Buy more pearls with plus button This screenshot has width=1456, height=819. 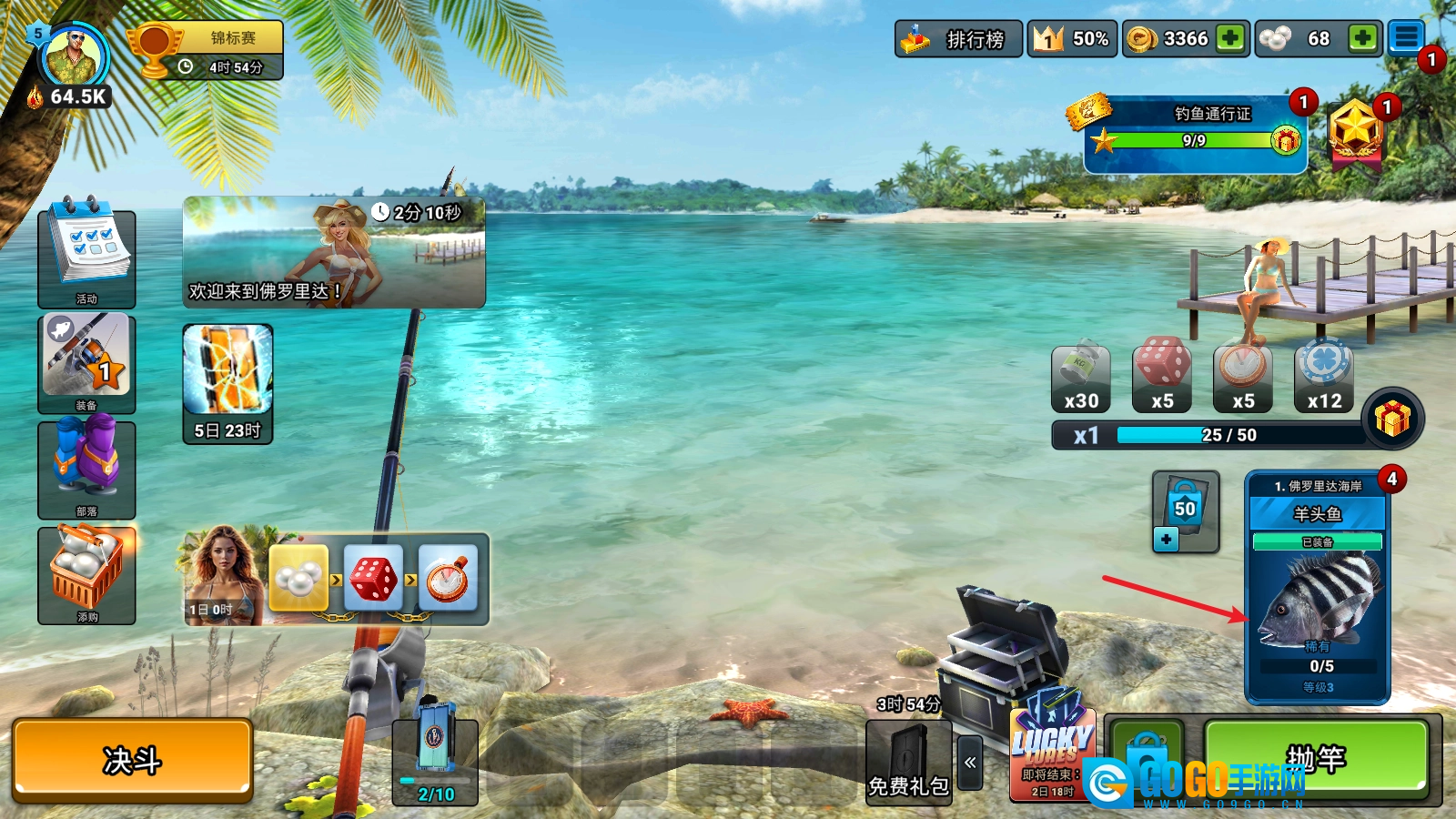(x=1362, y=38)
